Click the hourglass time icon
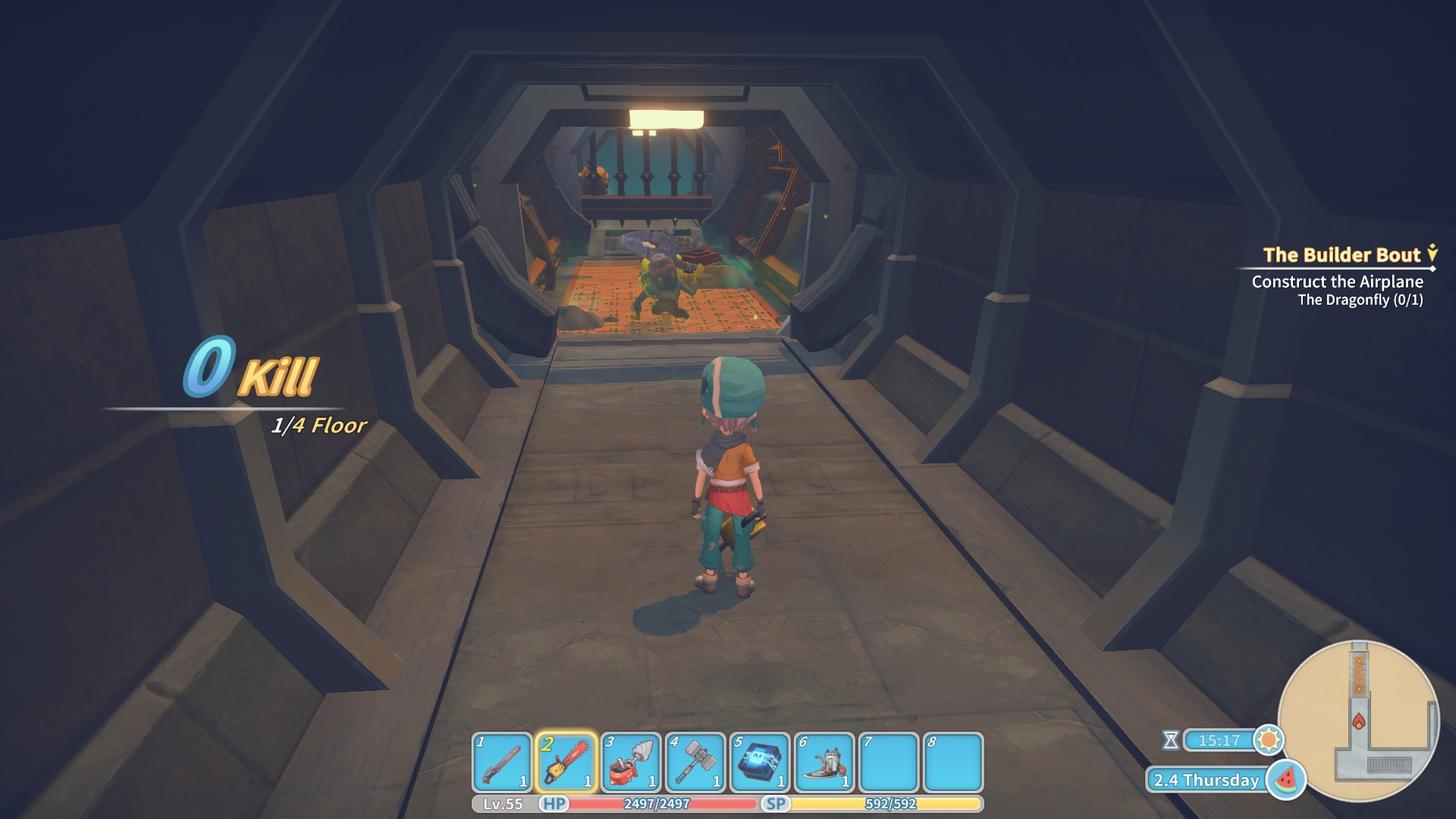This screenshot has height=819, width=1456. (x=1171, y=740)
